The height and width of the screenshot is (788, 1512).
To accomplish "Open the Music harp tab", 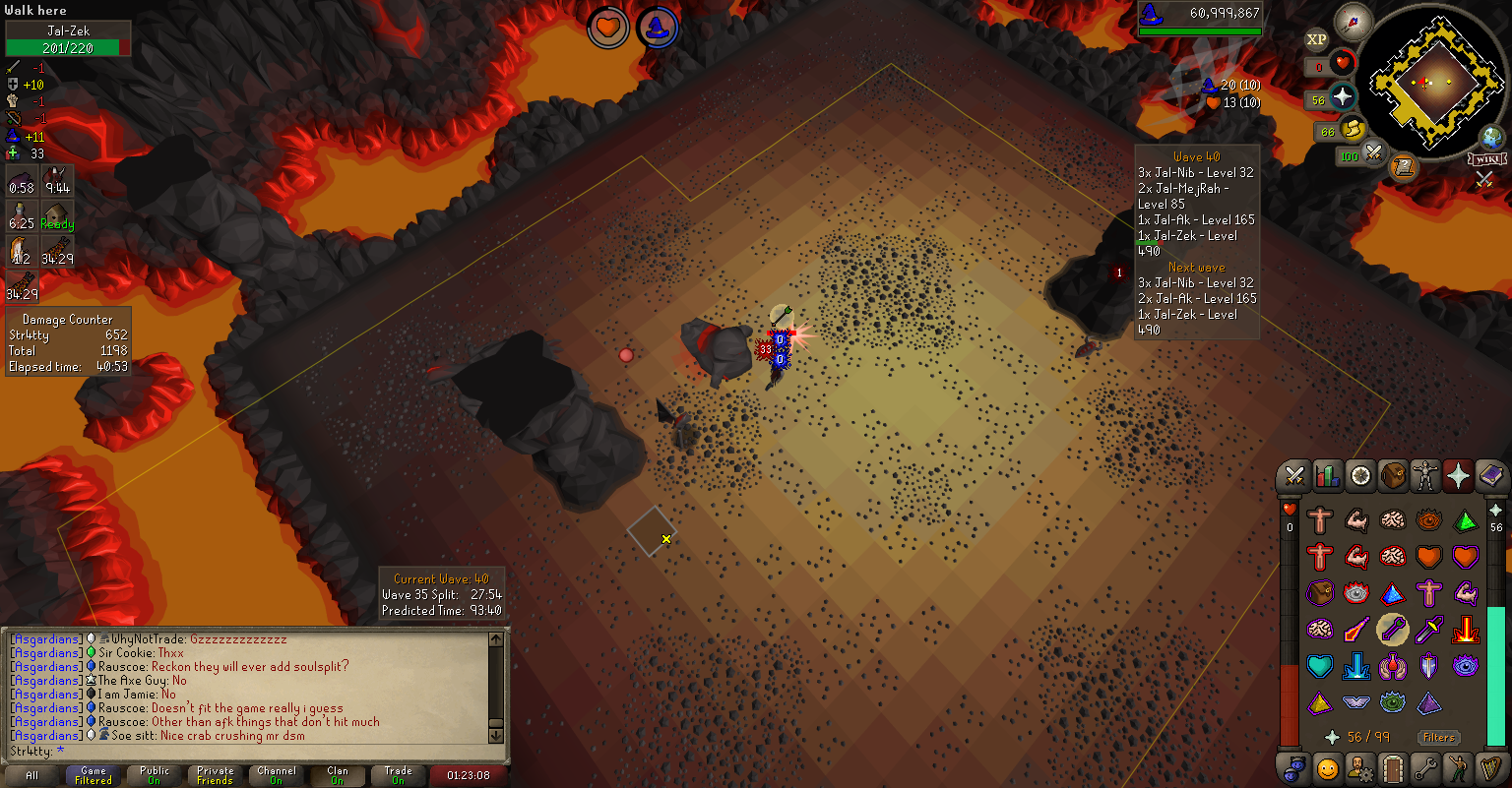I will click(x=1490, y=767).
